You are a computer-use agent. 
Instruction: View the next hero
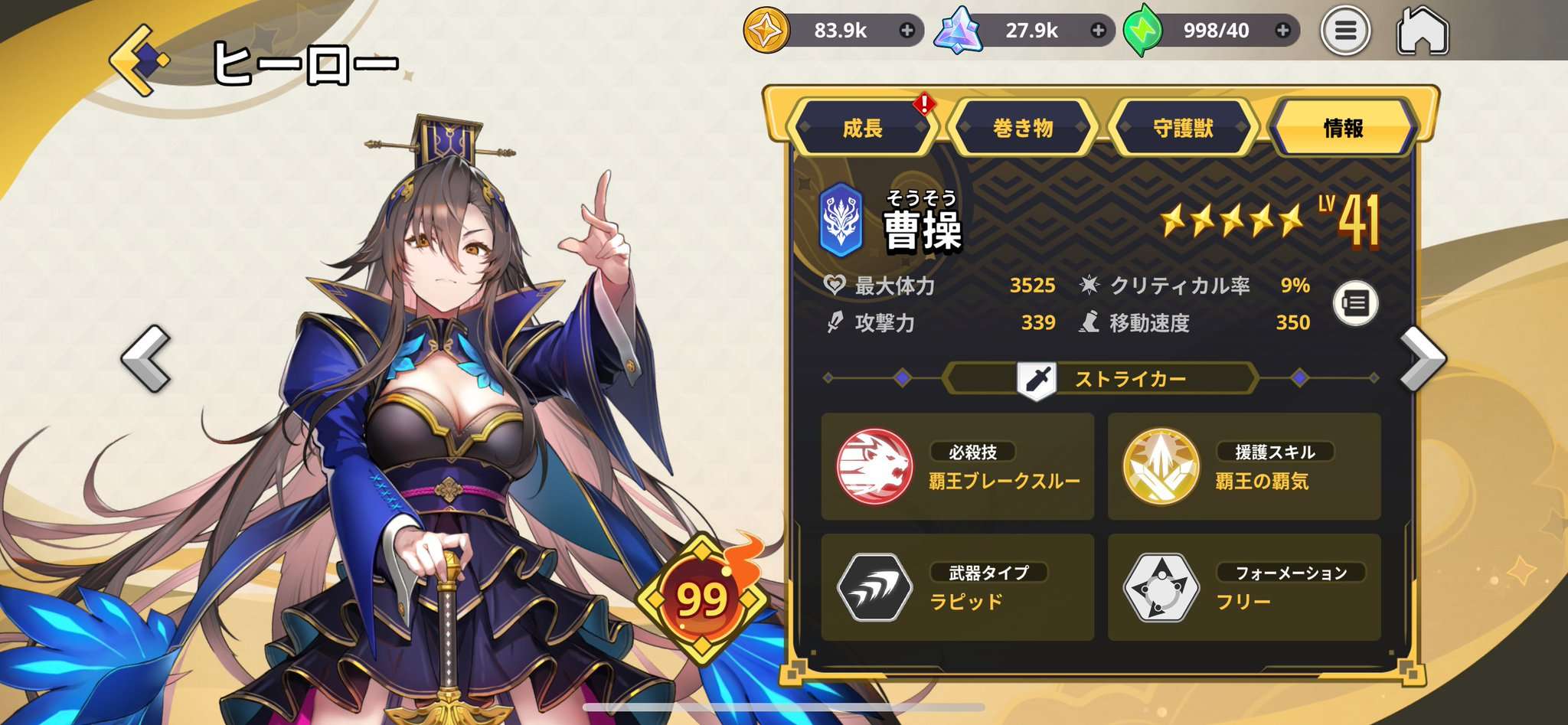(1423, 358)
